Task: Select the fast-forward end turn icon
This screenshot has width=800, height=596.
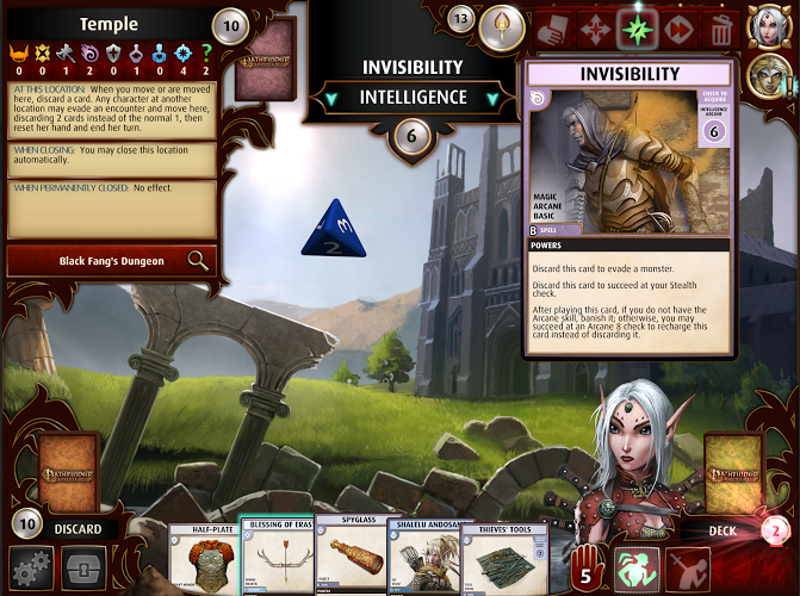Action: tap(679, 30)
